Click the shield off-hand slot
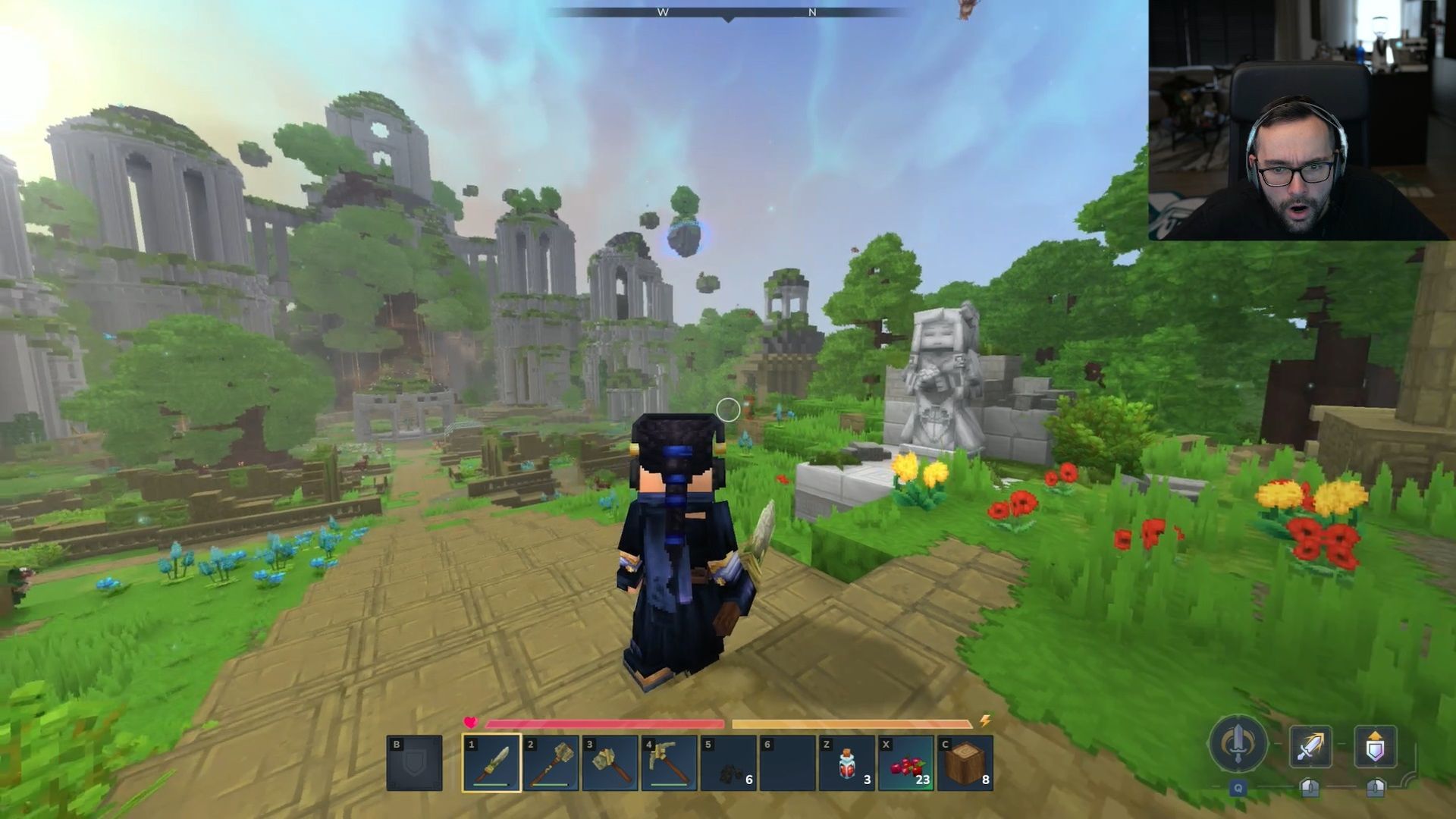The image size is (1456, 819). point(414,763)
